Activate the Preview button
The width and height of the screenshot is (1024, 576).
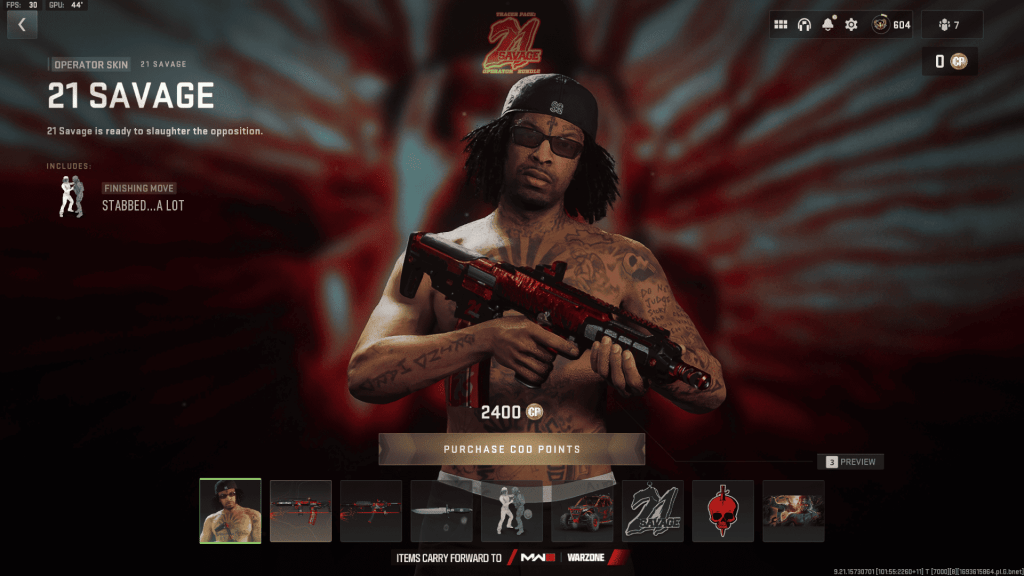click(851, 462)
